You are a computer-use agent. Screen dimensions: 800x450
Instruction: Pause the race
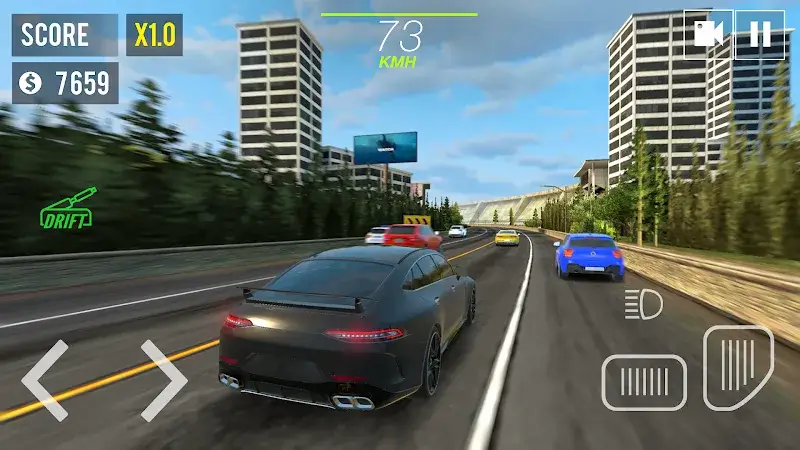pyautogui.click(x=760, y=34)
